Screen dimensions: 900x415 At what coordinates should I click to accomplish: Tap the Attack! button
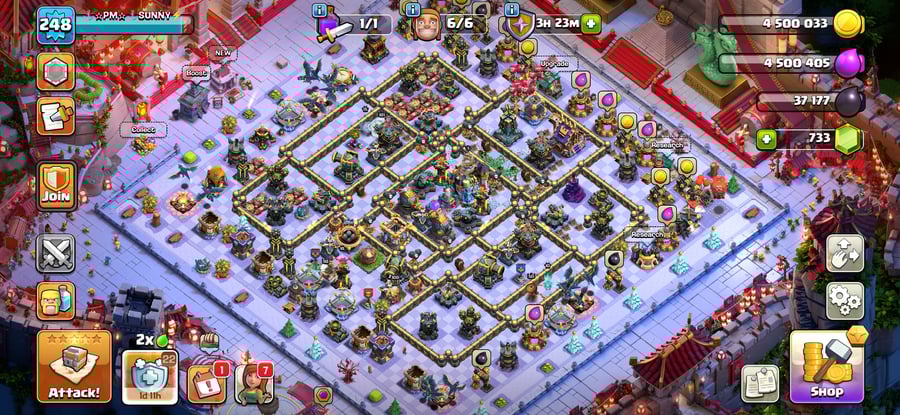coord(74,366)
